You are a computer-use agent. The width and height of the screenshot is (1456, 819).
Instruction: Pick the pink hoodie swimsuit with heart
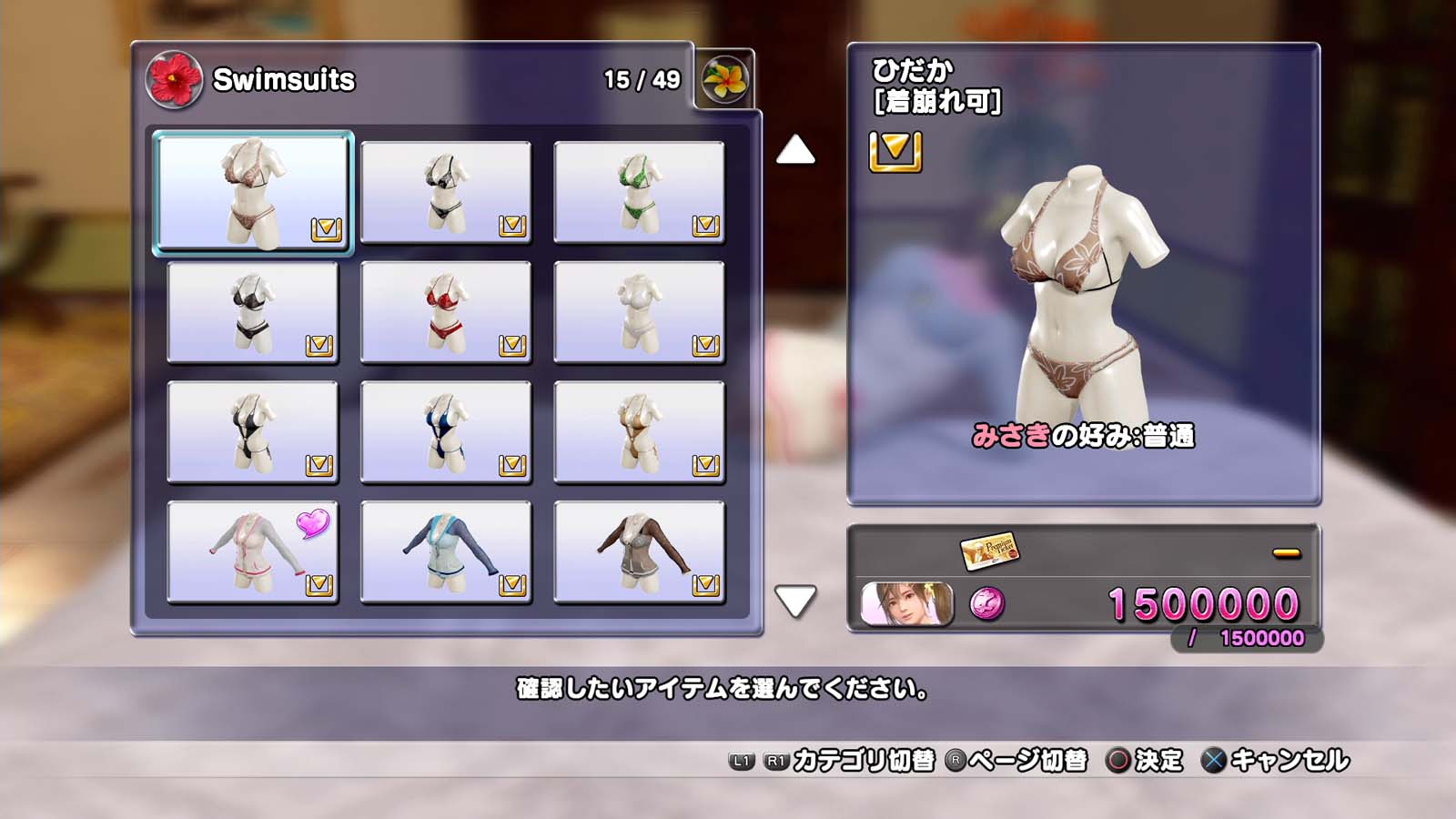tap(253, 552)
